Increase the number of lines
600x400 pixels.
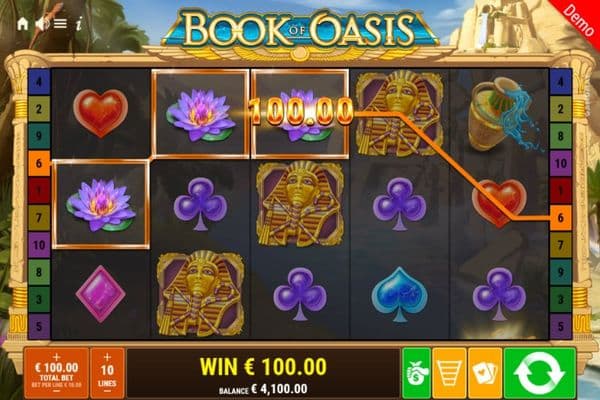coord(108,356)
